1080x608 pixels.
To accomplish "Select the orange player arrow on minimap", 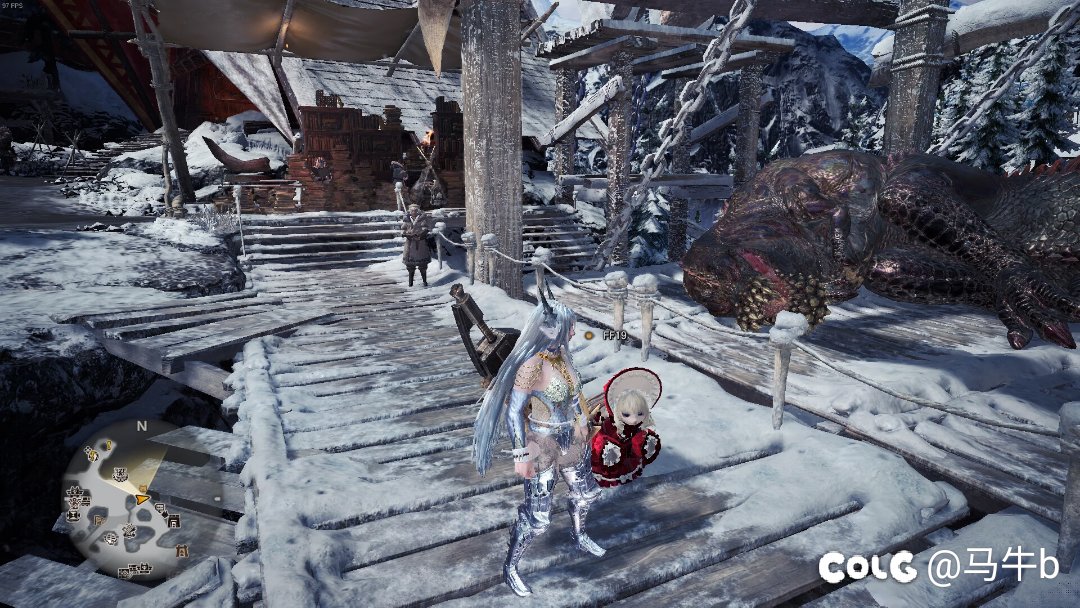I will [x=142, y=499].
